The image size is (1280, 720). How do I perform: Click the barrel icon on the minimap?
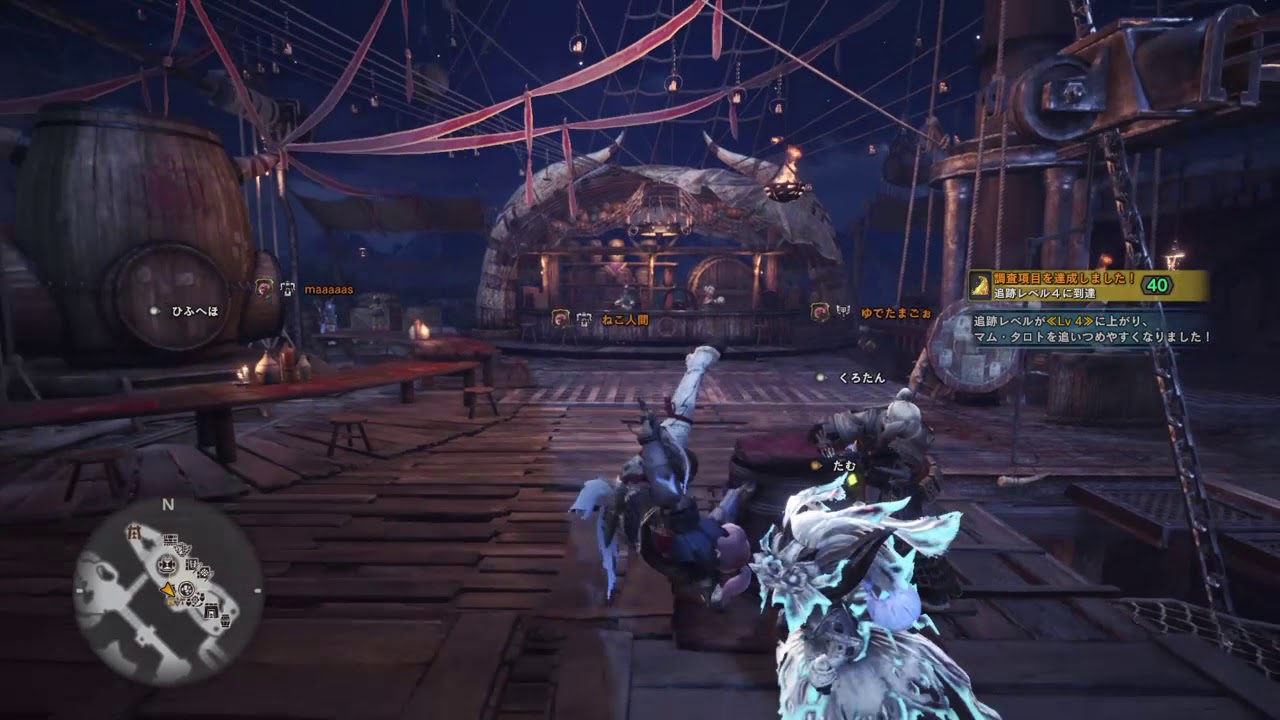click(x=224, y=621)
